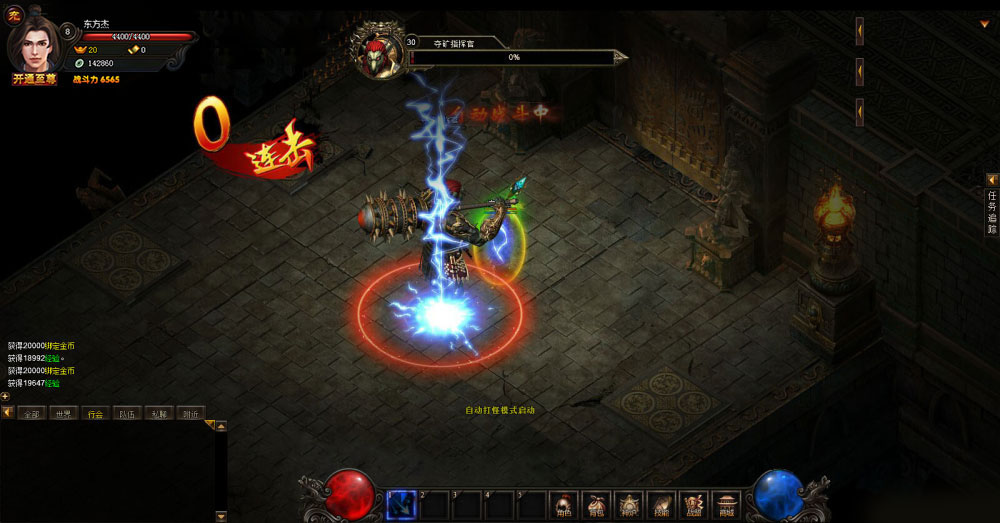Open the 角色 character panel
This screenshot has width=1000, height=523.
point(563,504)
